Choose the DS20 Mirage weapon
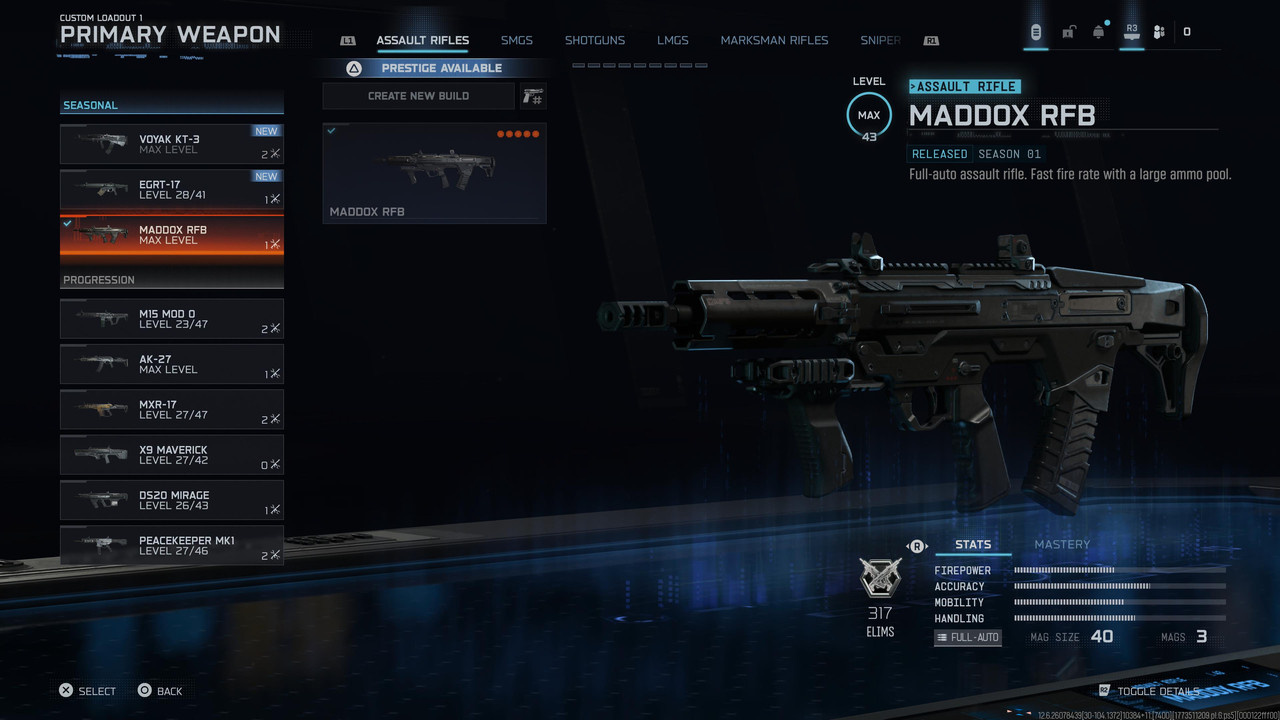The image size is (1280, 720). pos(171,500)
